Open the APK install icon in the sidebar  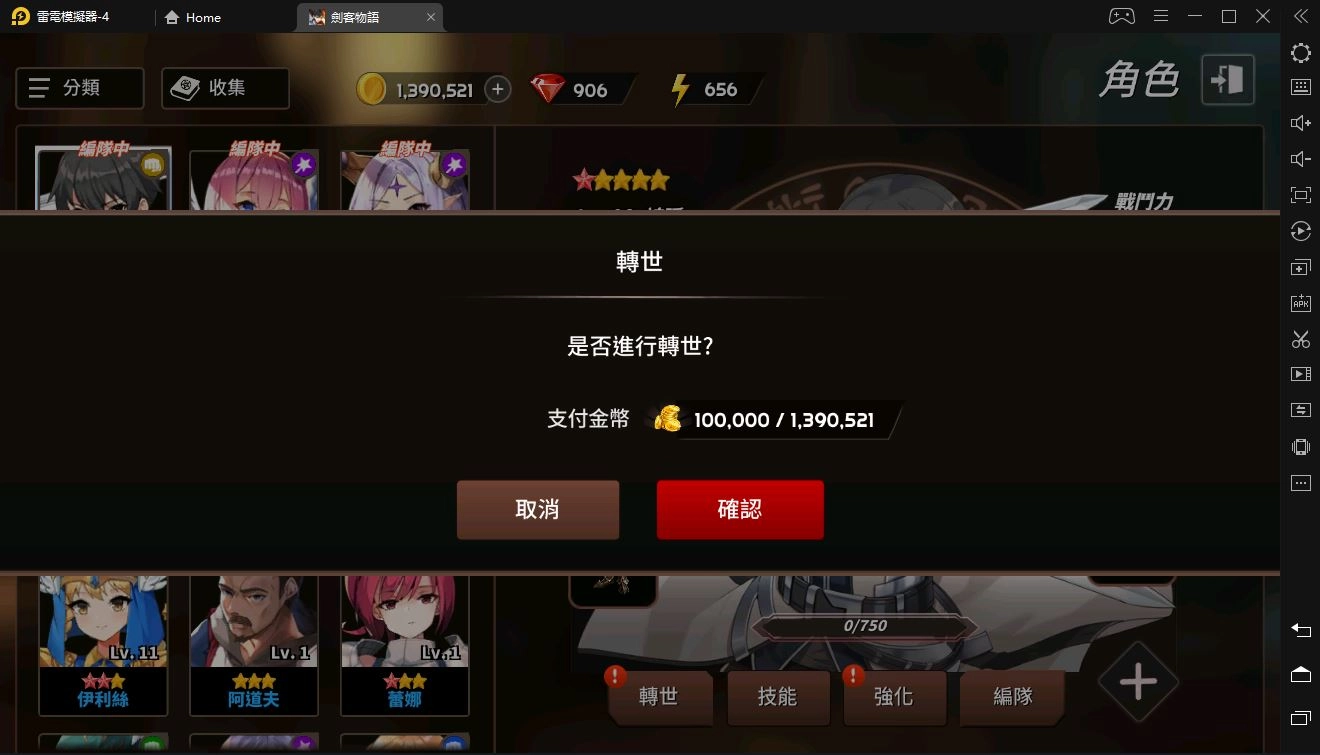(1299, 302)
